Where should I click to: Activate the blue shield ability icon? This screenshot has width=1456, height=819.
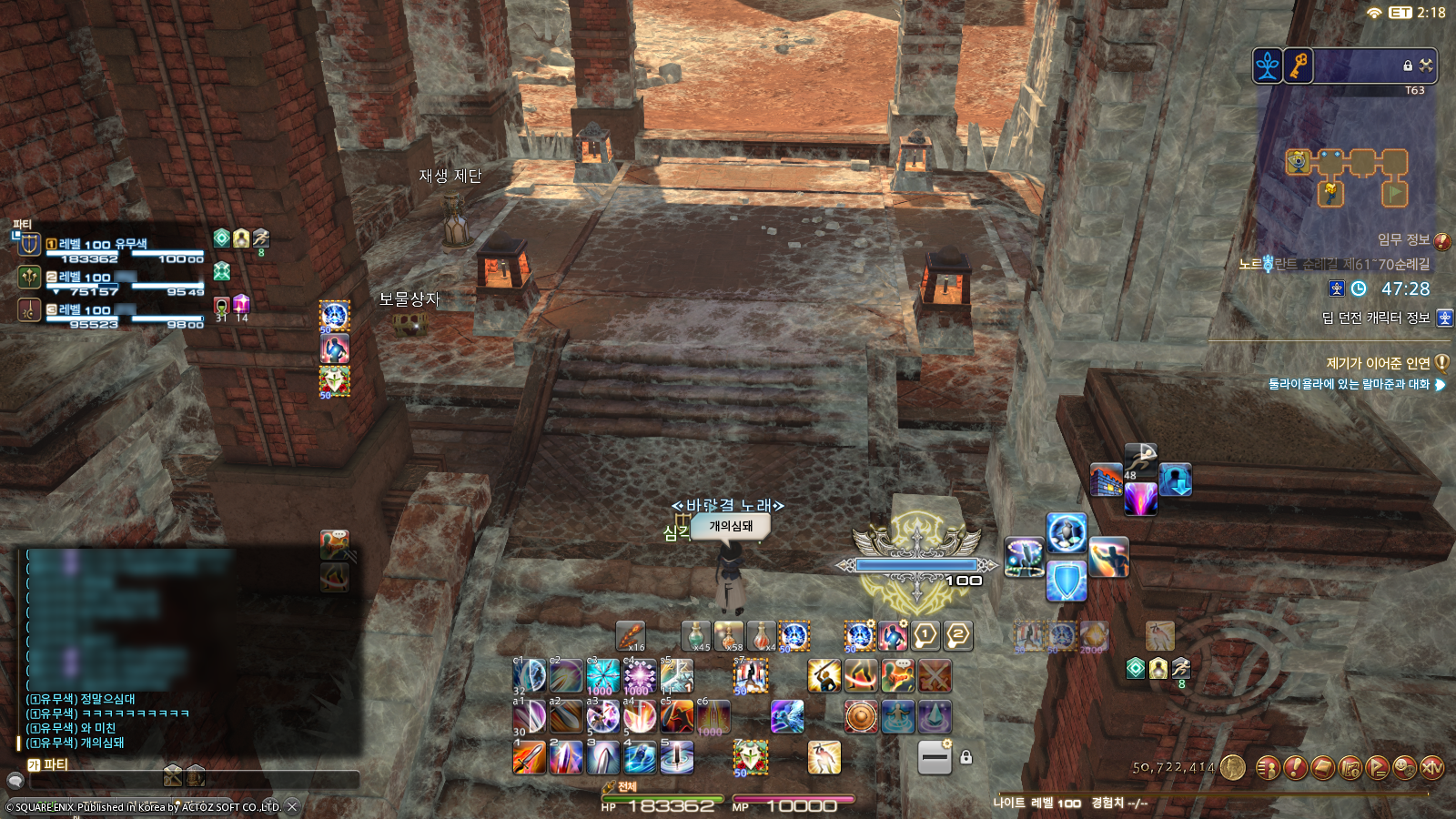[x=1066, y=580]
